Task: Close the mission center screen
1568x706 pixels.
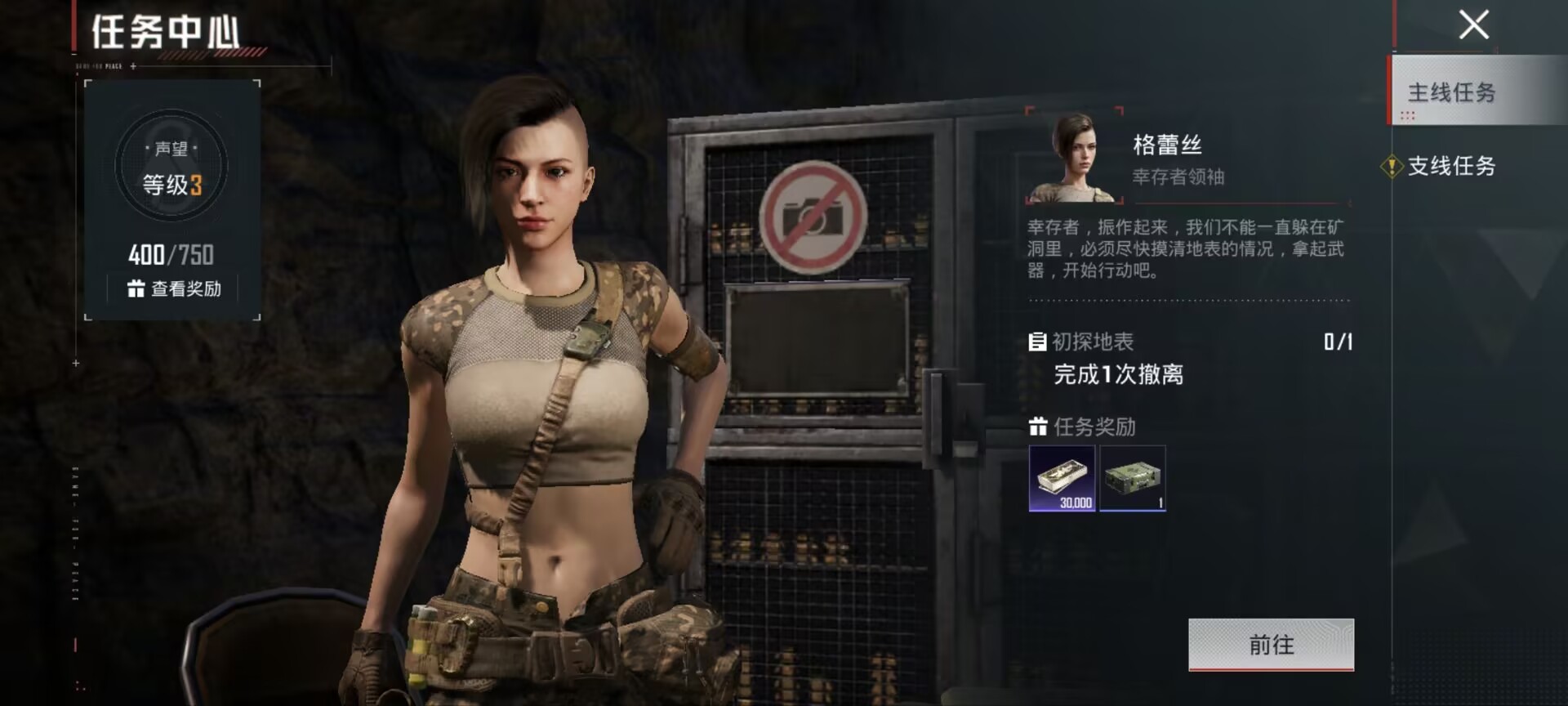Action: pos(1473,25)
